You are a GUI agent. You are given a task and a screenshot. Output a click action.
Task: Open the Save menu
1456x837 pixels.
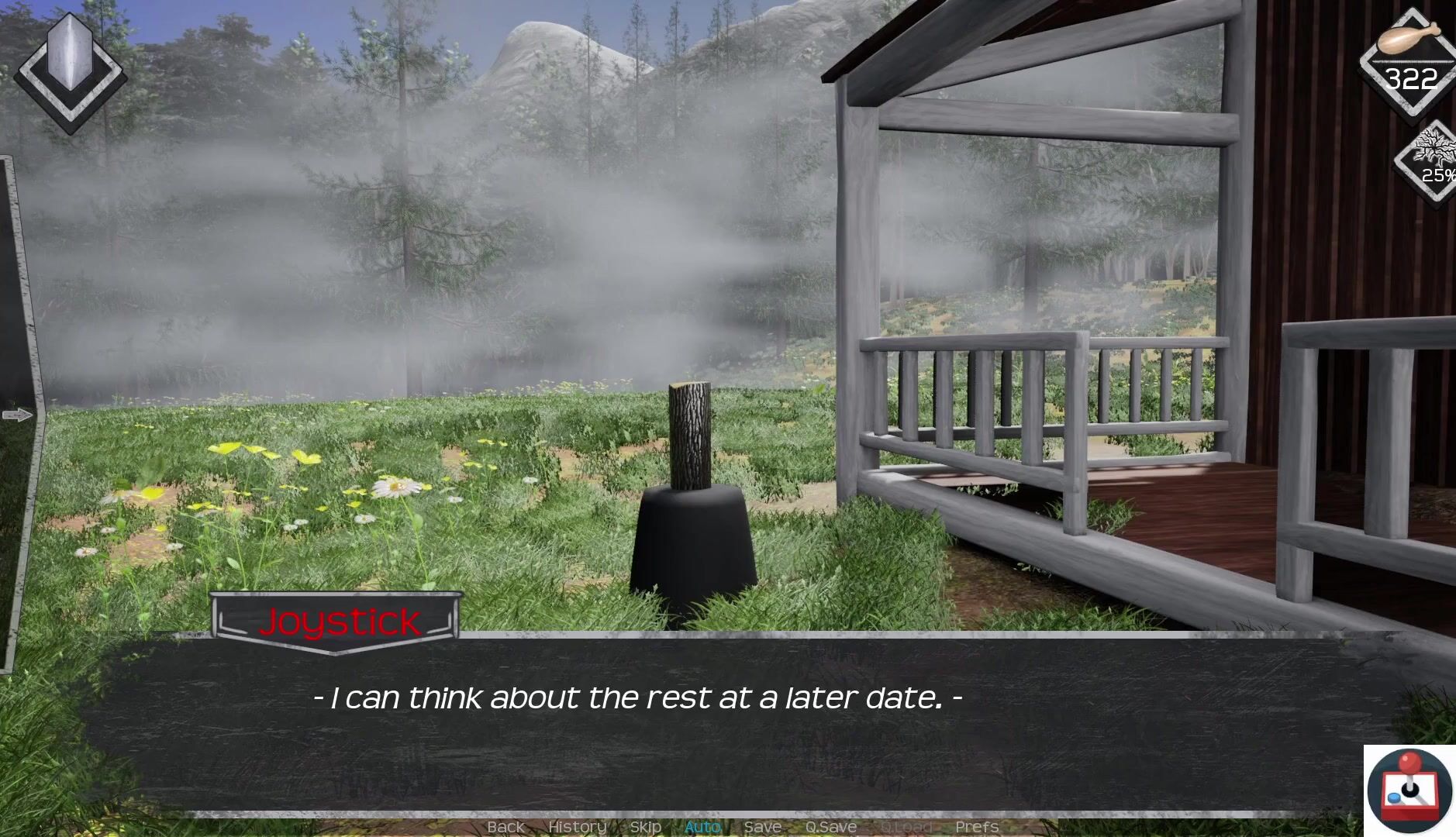tap(762, 827)
